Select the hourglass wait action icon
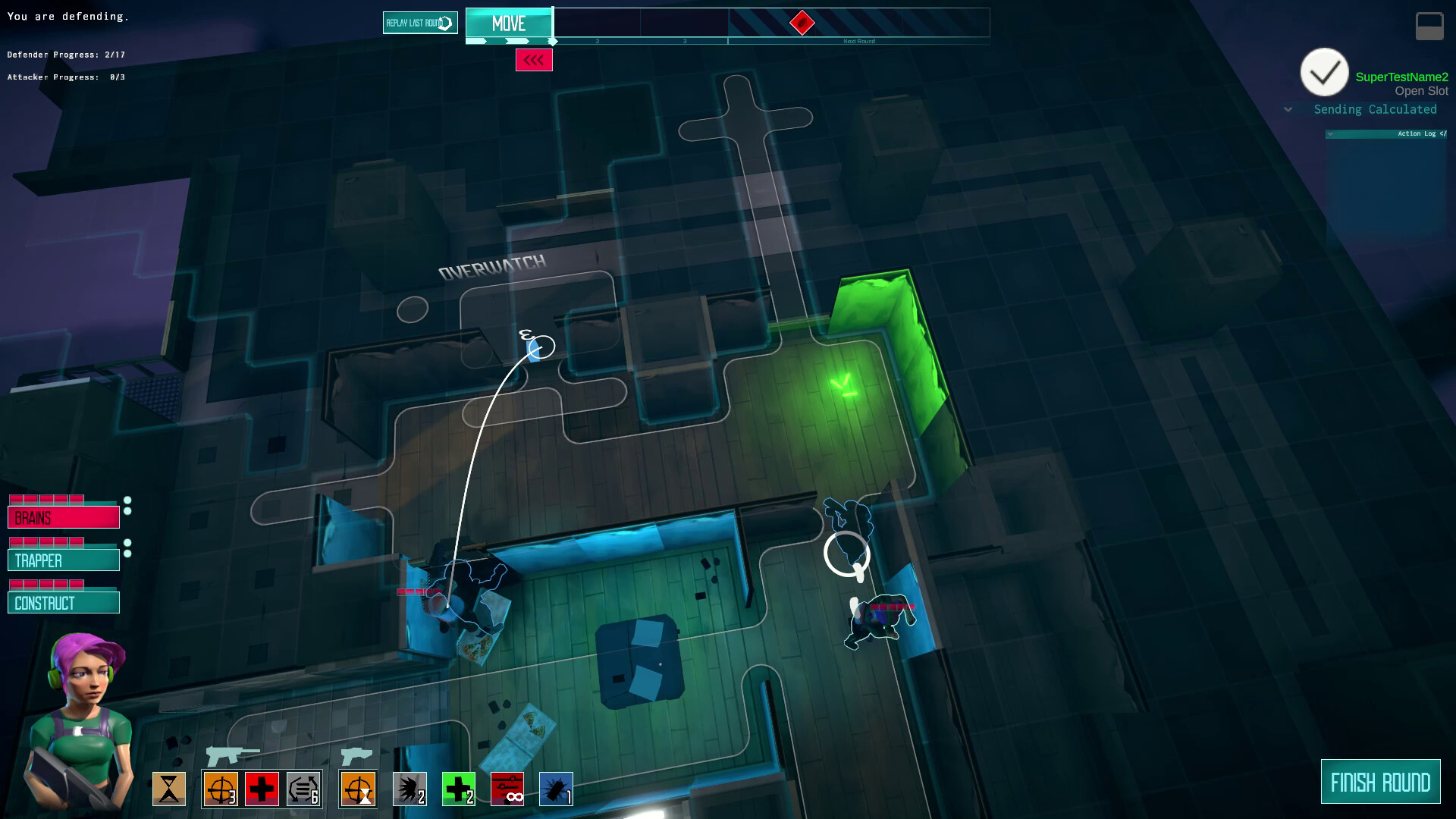1456x819 pixels. pyautogui.click(x=169, y=789)
